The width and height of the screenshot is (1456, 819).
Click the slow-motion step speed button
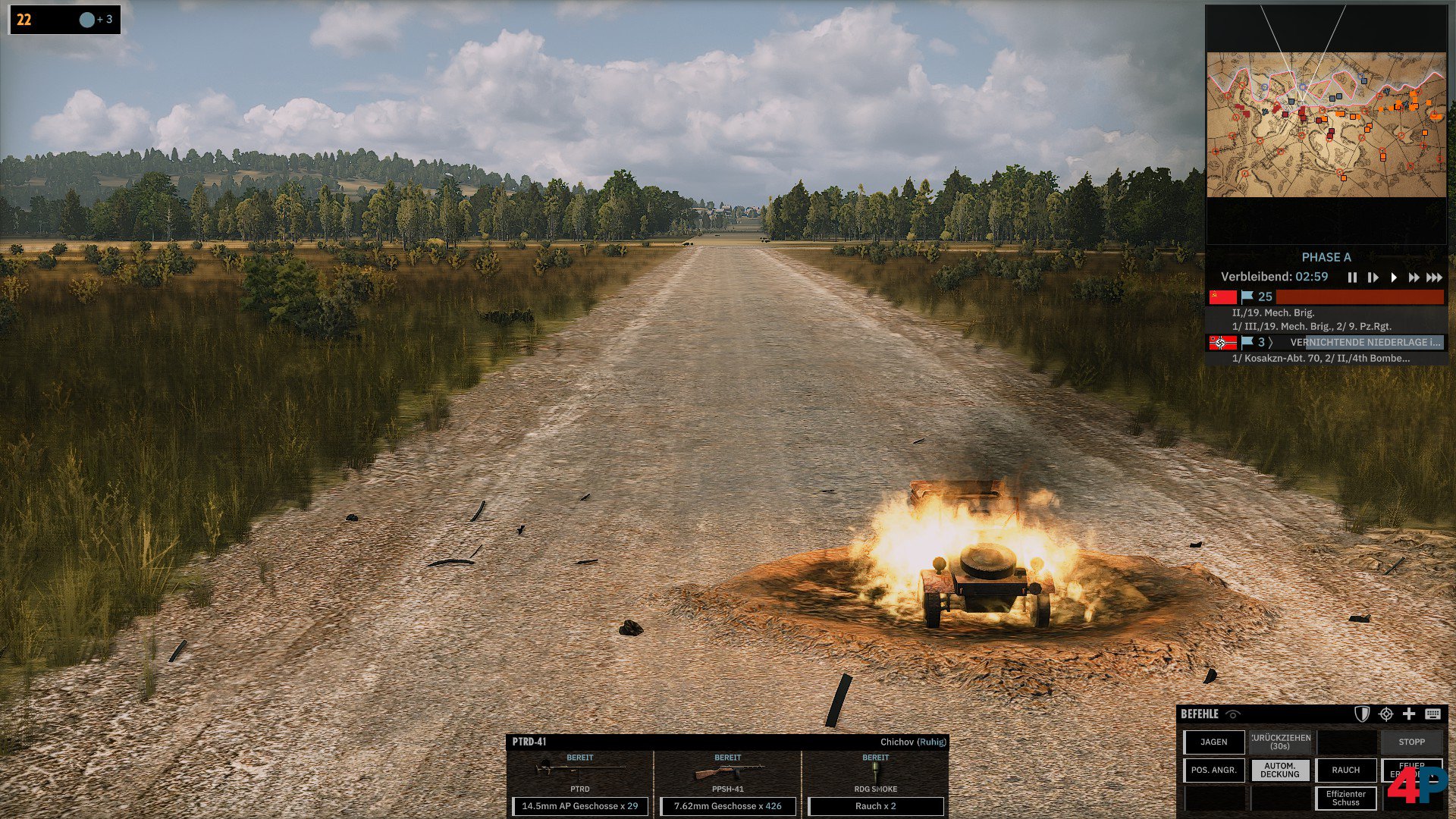(1373, 278)
